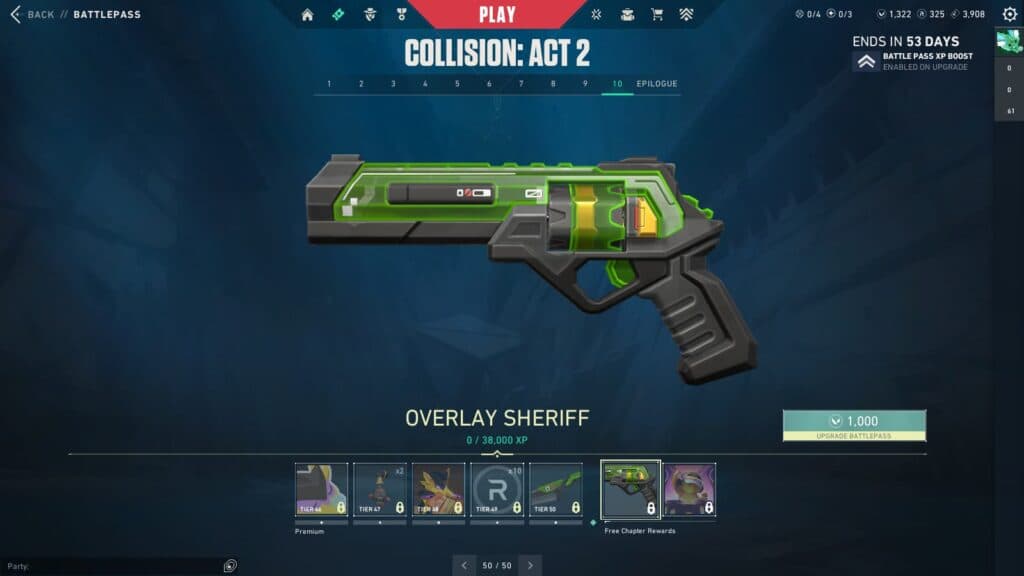The width and height of the screenshot is (1024, 576).
Task: Upgrade the battlepass for 1,000 points
Action: pos(854,425)
